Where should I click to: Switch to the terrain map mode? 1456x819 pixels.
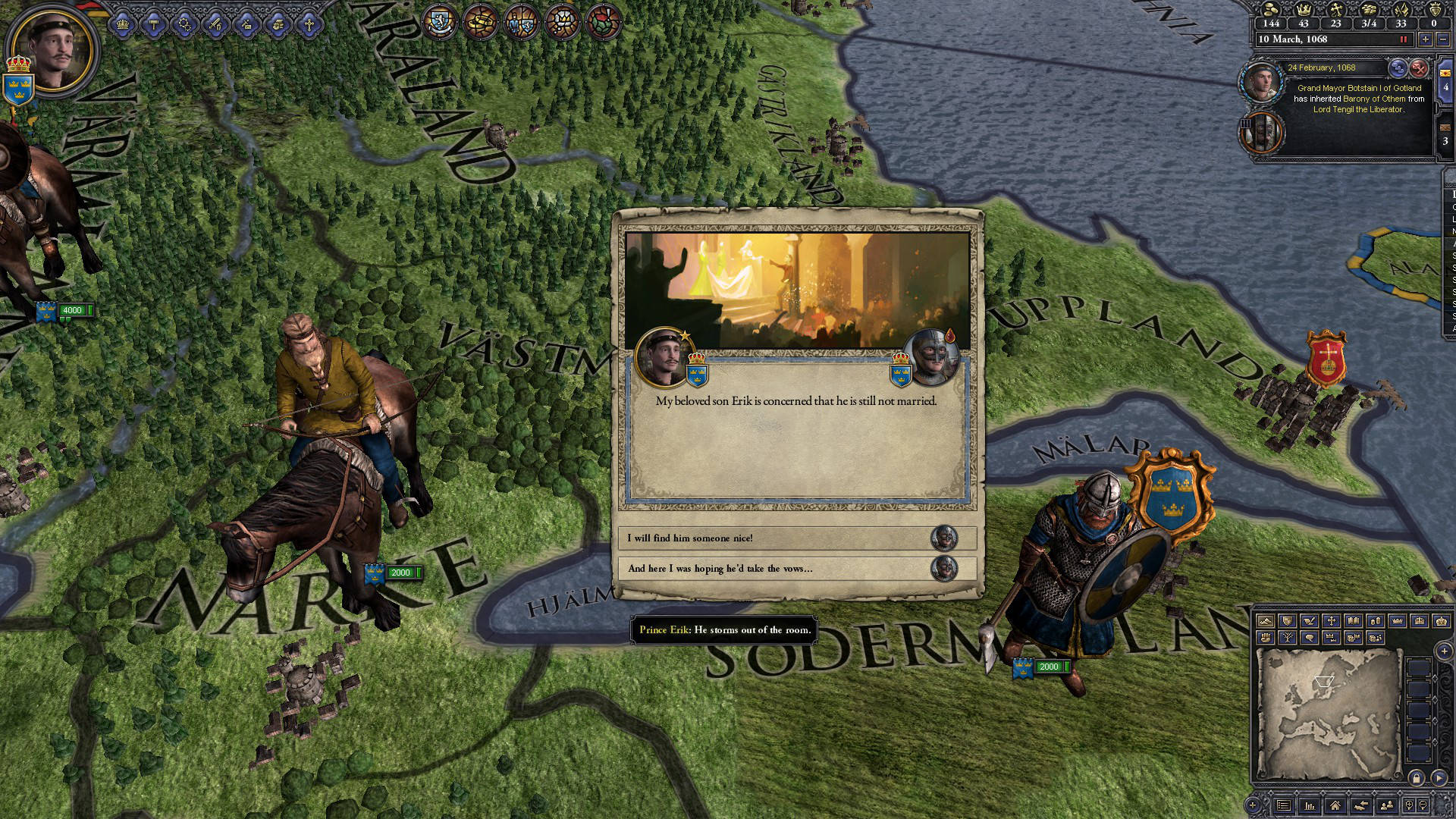(x=1265, y=621)
